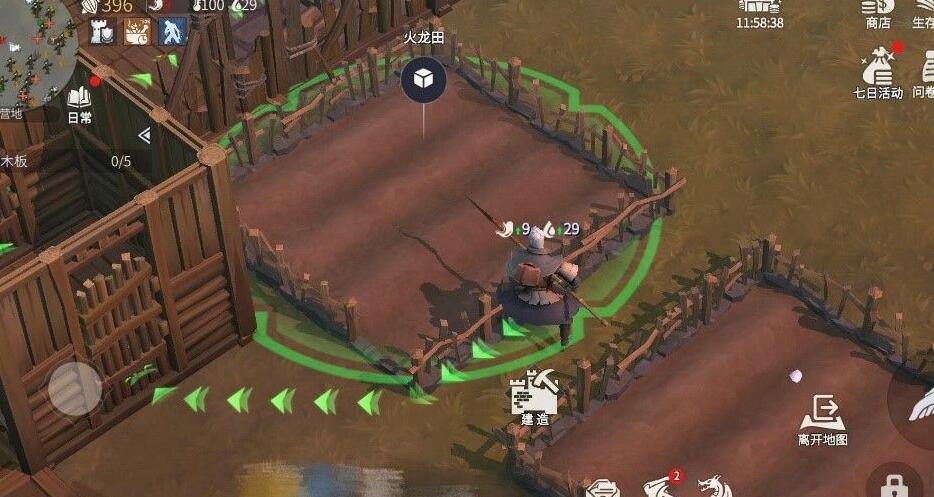Image resolution: width=934 pixels, height=497 pixels.
Task: Open the 商店 shop
Action: pos(877,14)
